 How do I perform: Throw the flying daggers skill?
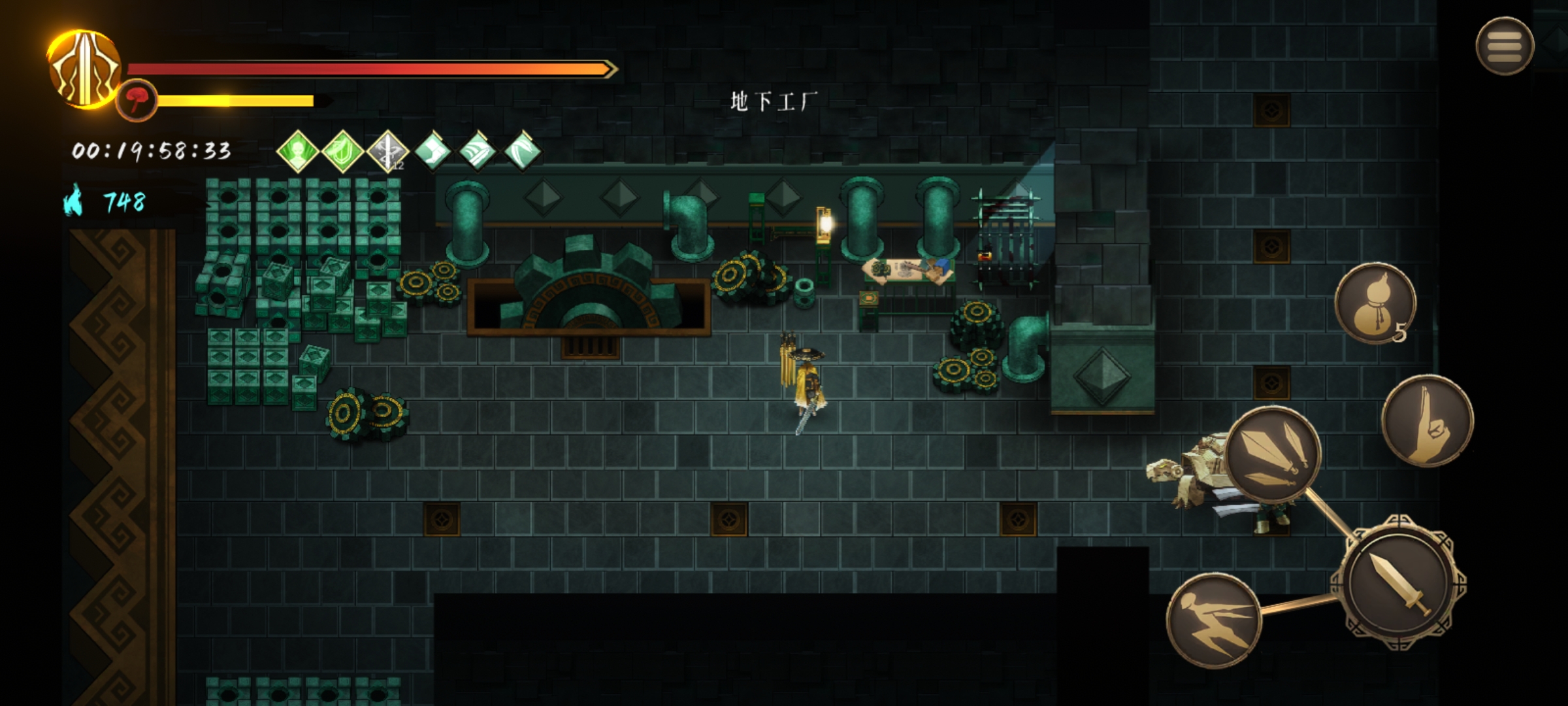tap(1273, 454)
